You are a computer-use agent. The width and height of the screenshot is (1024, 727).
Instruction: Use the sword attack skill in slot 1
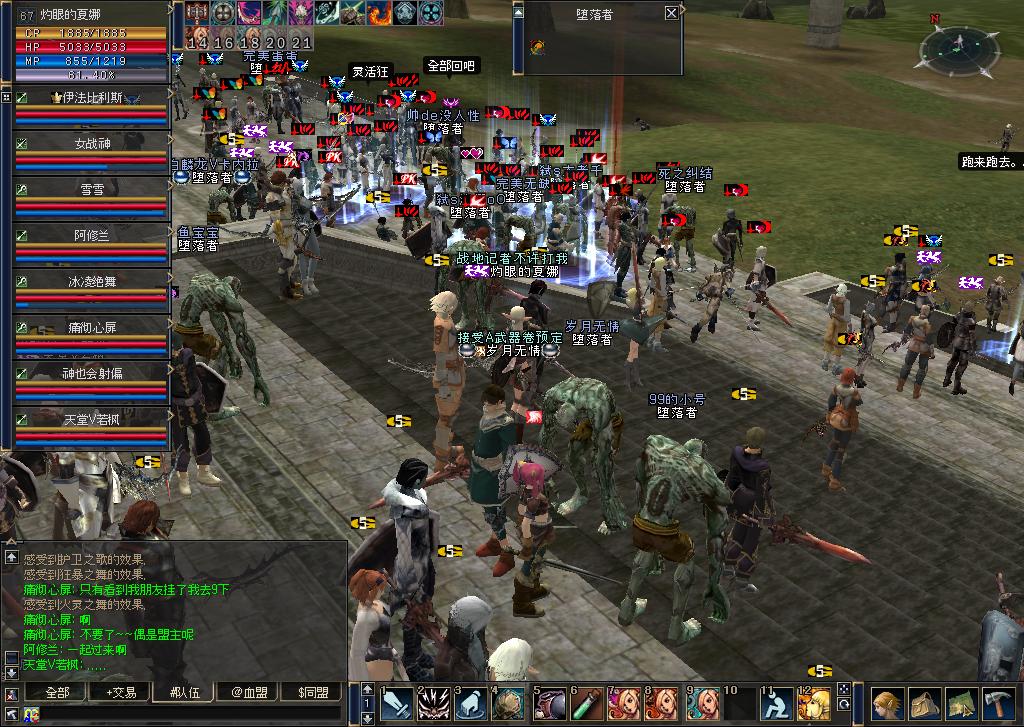(x=397, y=703)
